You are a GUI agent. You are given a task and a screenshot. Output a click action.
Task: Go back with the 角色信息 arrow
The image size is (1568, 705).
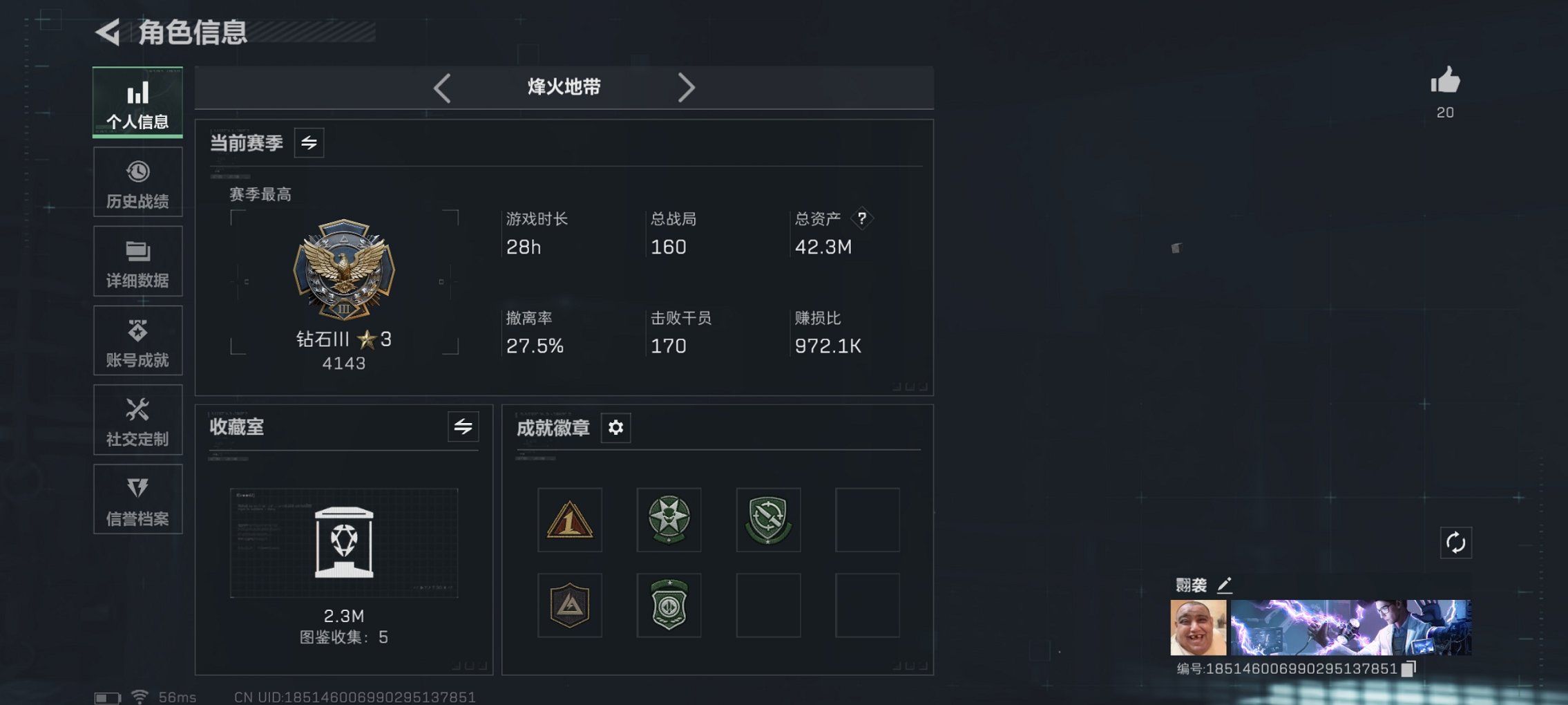tap(109, 30)
